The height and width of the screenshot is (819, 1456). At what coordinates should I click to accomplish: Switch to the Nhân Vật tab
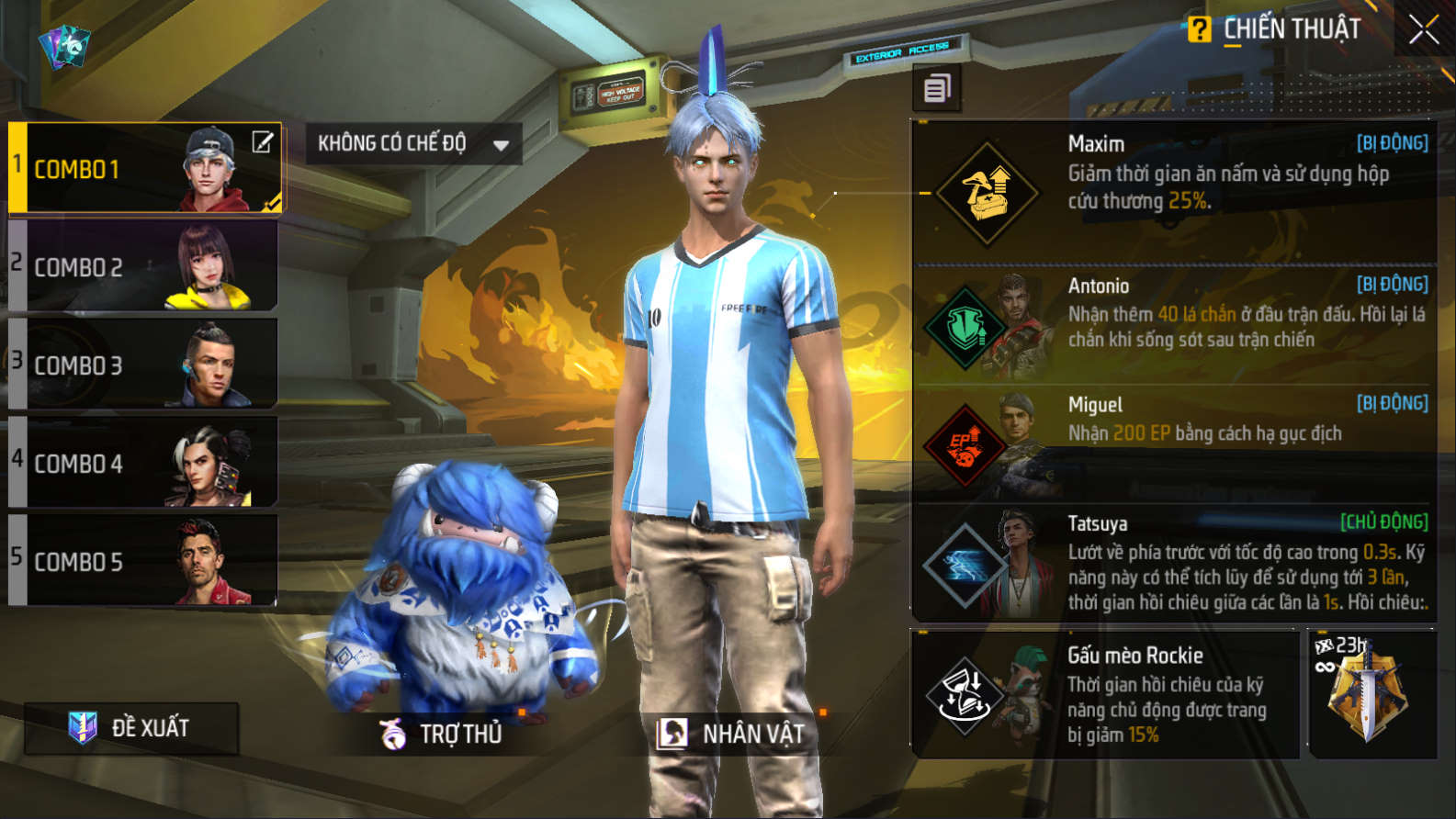tap(731, 734)
